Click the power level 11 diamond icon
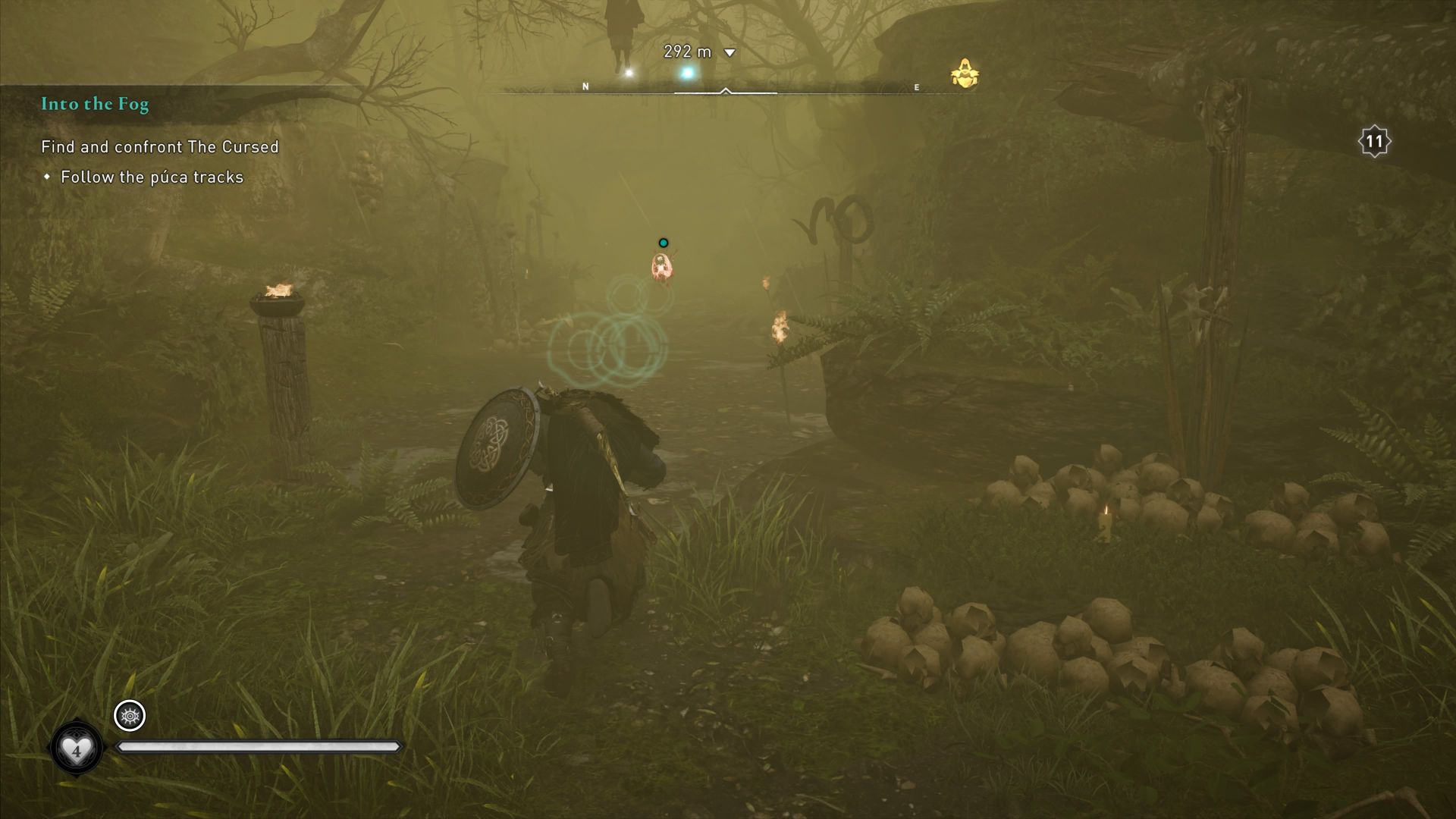Image resolution: width=1456 pixels, height=819 pixels. click(1376, 140)
